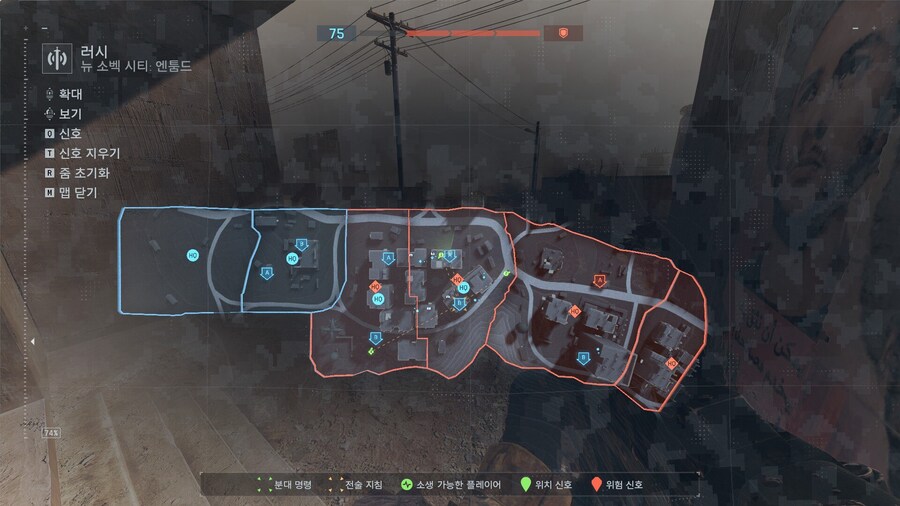Choose the 전술 지침 legend entry
900x506 pixels.
[x=355, y=485]
